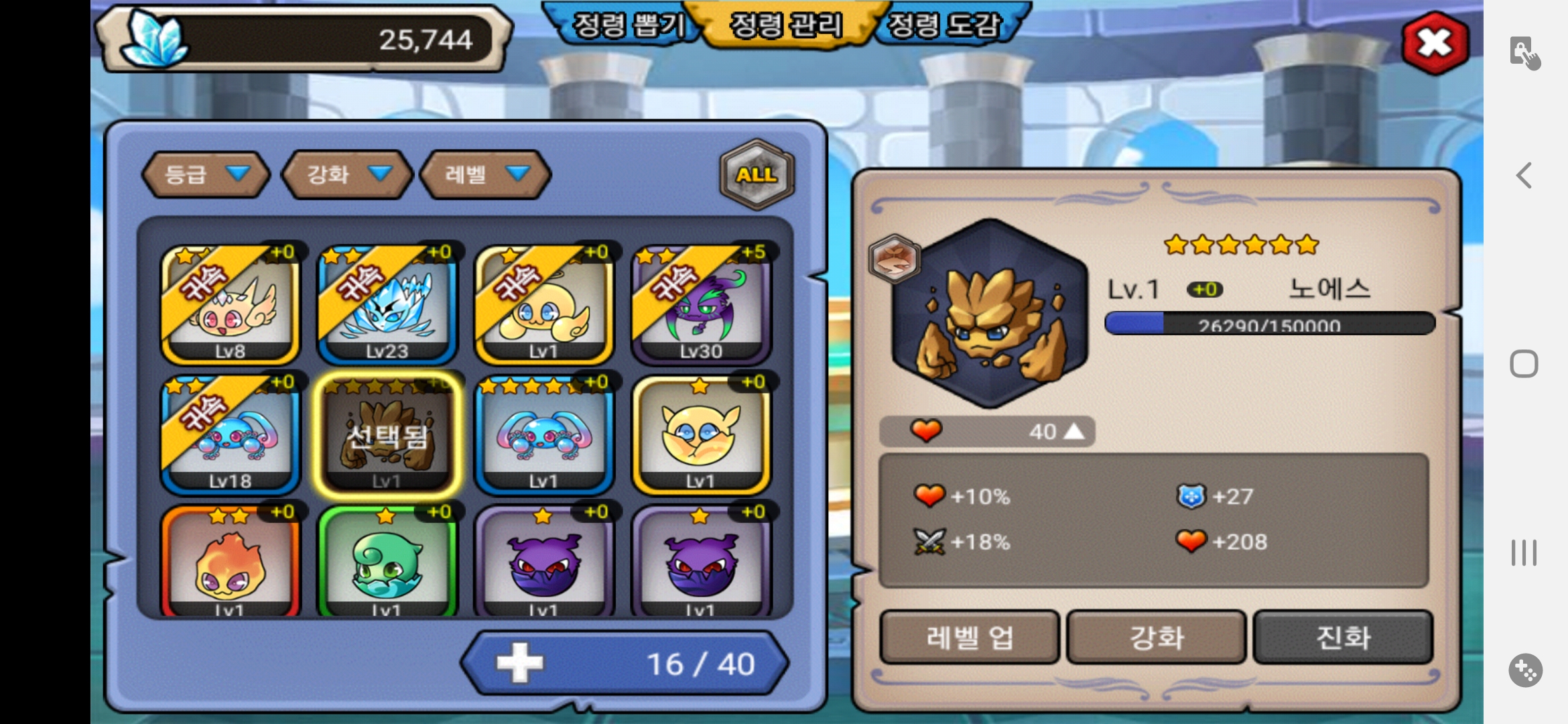1568x724 pixels.
Task: Switch to the 정령 뽑기 tab
Action: (x=628, y=25)
